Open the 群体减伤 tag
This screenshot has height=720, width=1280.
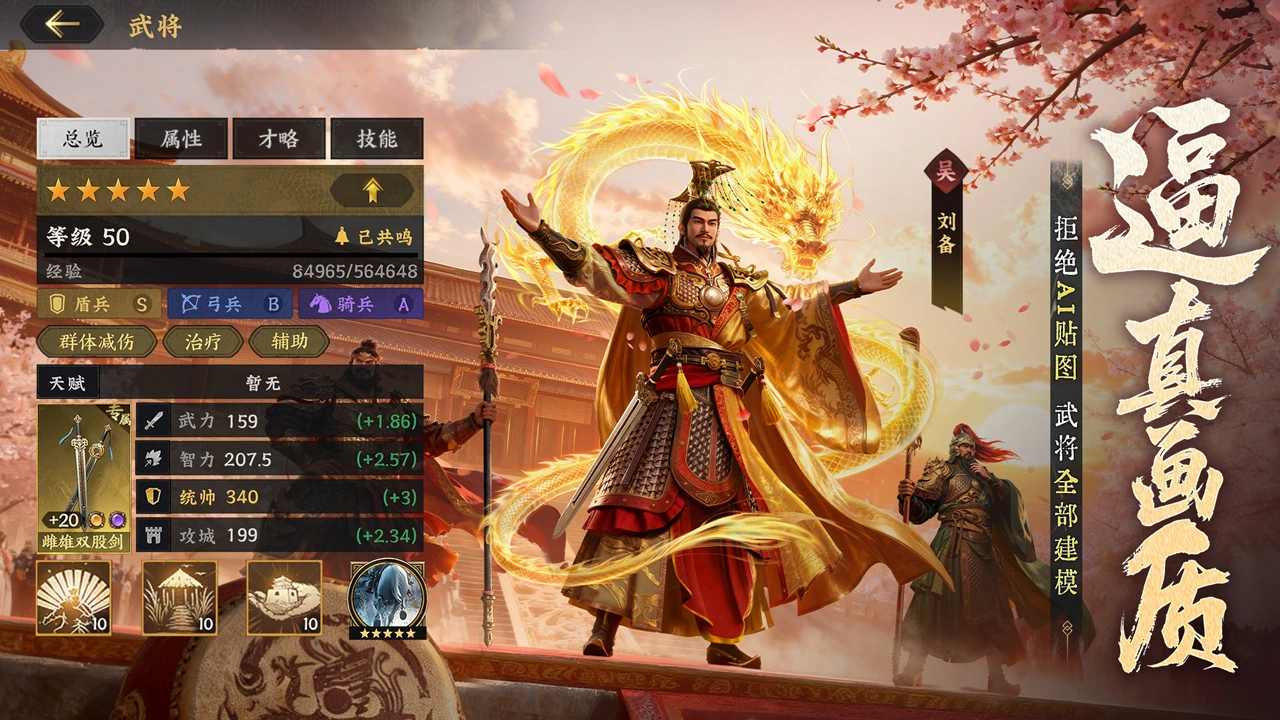coord(97,342)
